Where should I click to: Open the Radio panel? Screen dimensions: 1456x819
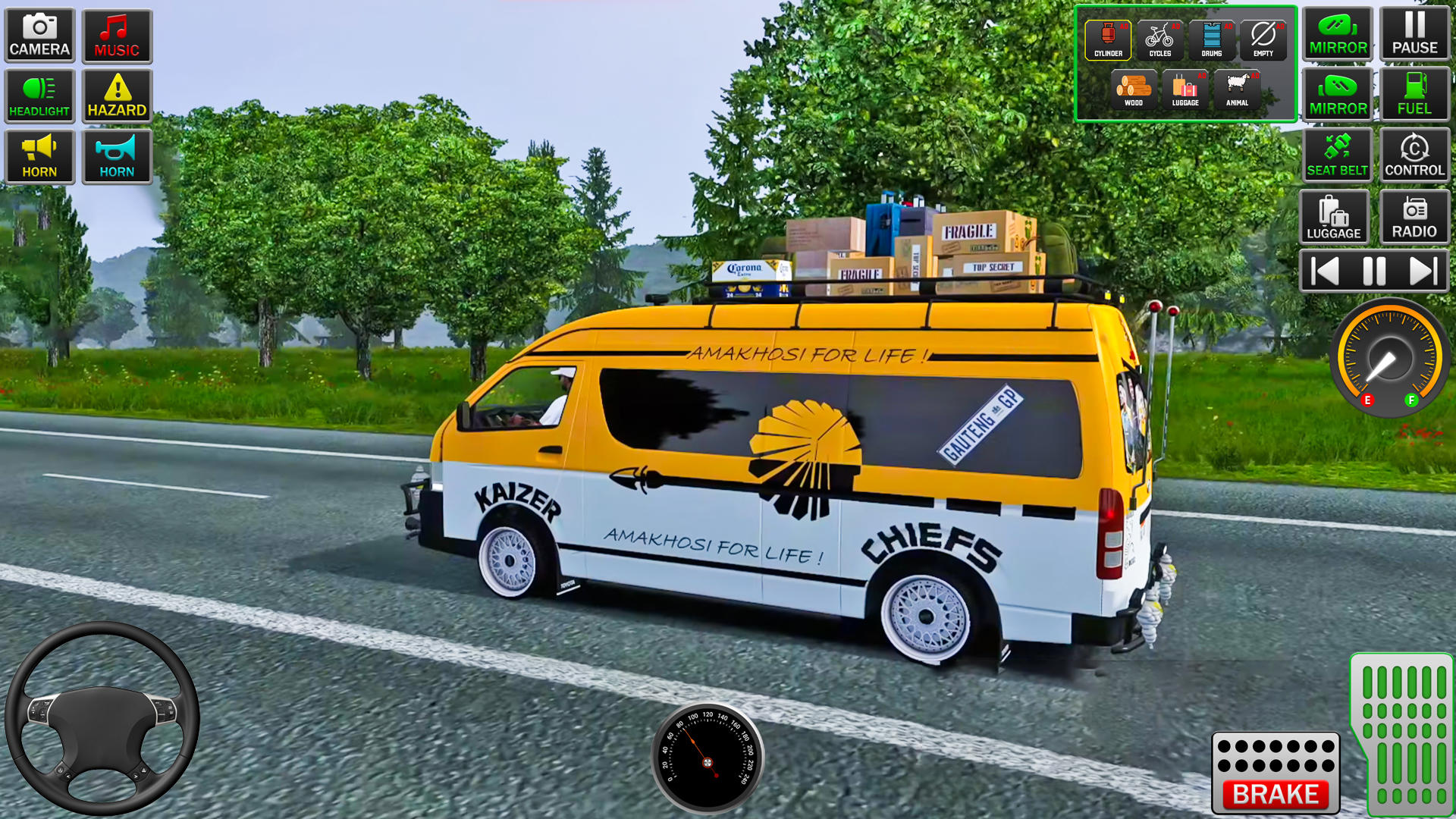[1415, 216]
